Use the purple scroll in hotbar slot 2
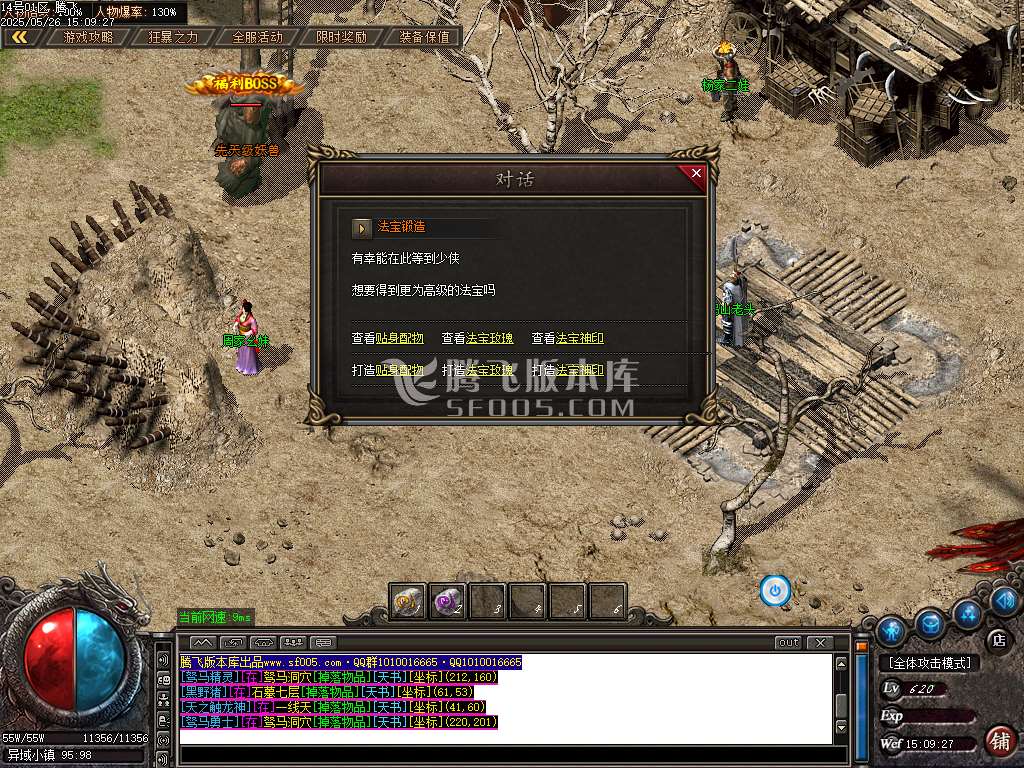The height and width of the screenshot is (768, 1024). coord(448,602)
